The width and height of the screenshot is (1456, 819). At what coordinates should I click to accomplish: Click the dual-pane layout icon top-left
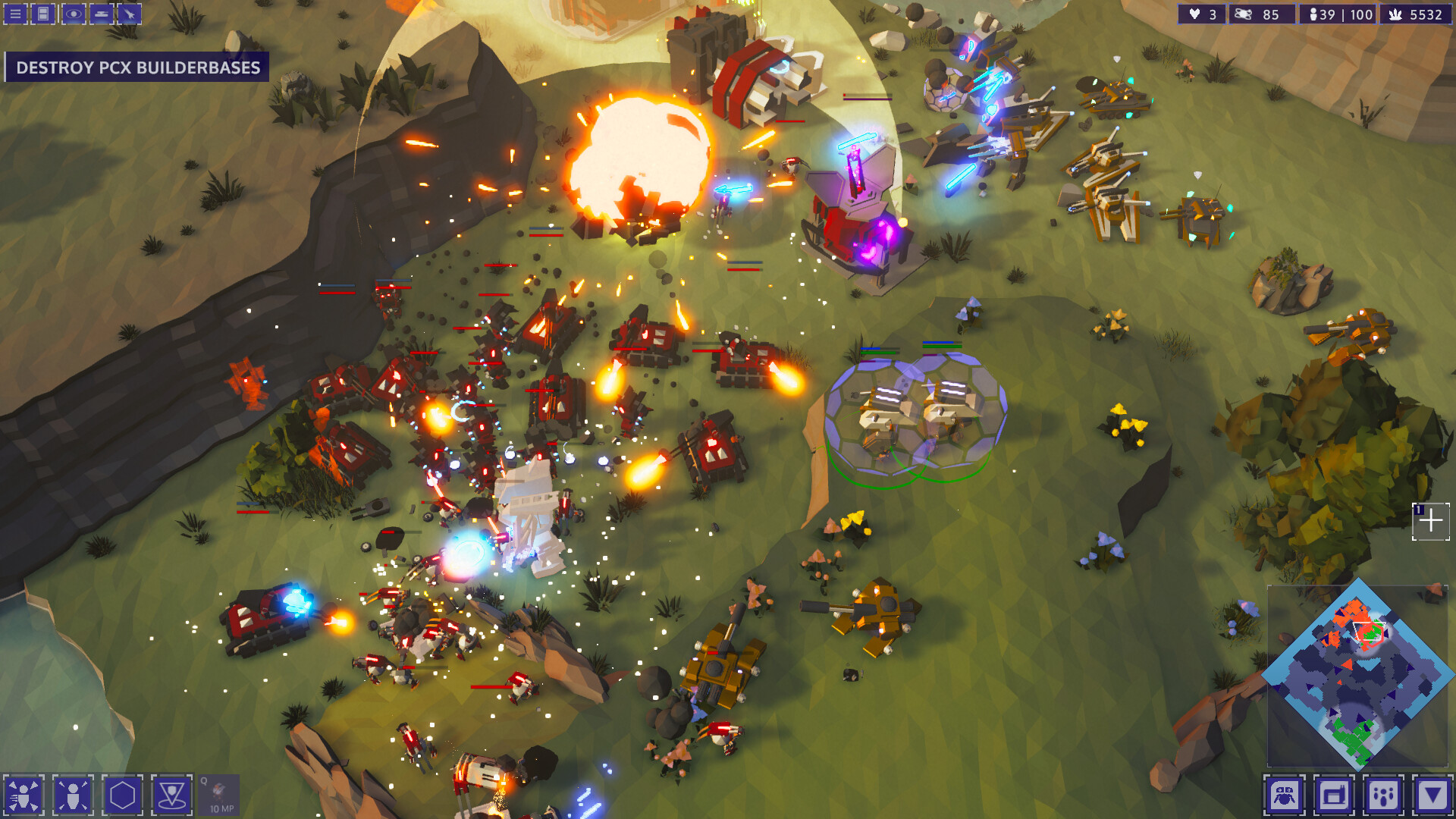coord(42,14)
